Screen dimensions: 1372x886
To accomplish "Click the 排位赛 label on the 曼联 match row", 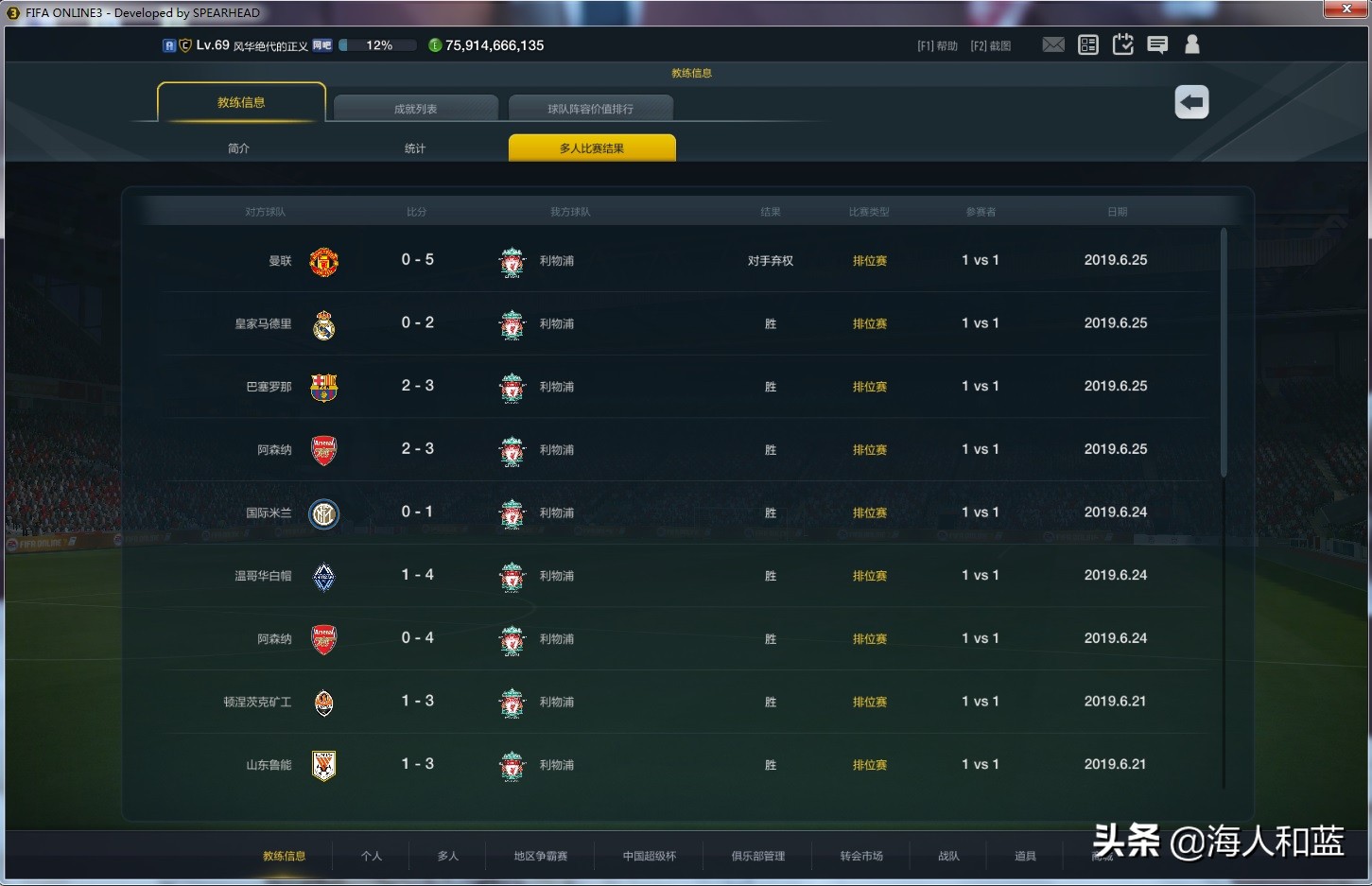I will pyautogui.click(x=869, y=261).
